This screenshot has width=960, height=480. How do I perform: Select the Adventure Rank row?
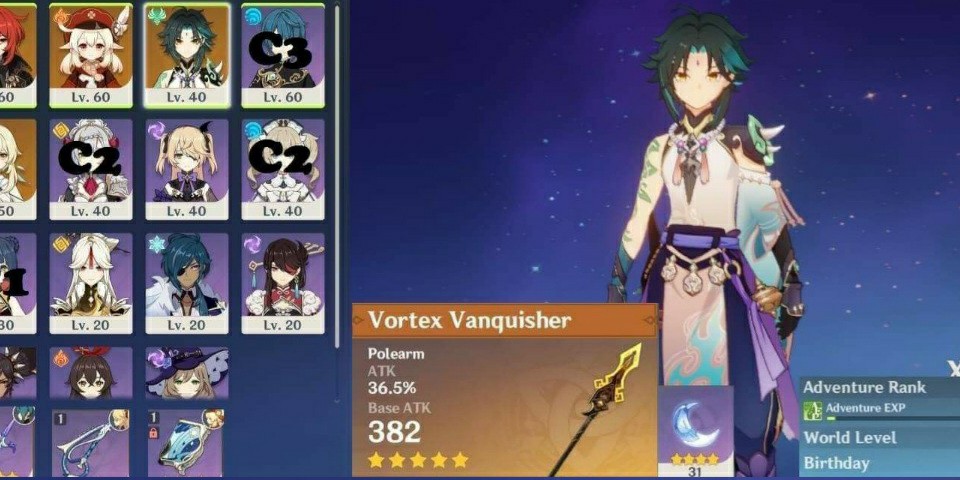coord(878,388)
